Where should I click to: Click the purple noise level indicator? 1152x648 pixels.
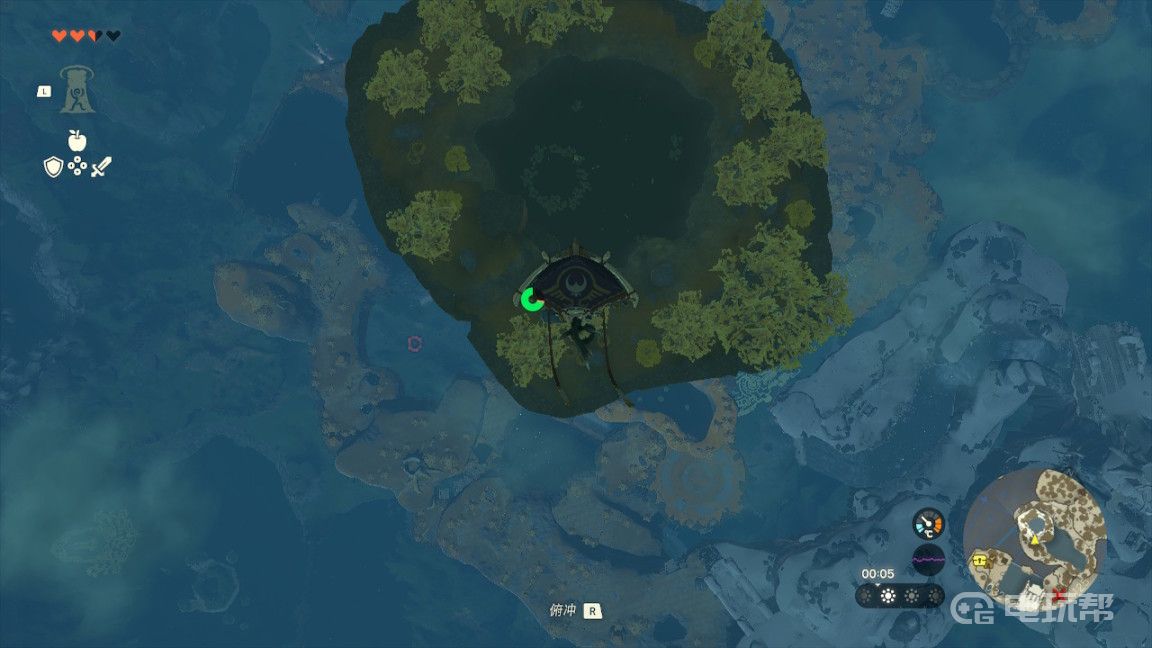(x=928, y=560)
